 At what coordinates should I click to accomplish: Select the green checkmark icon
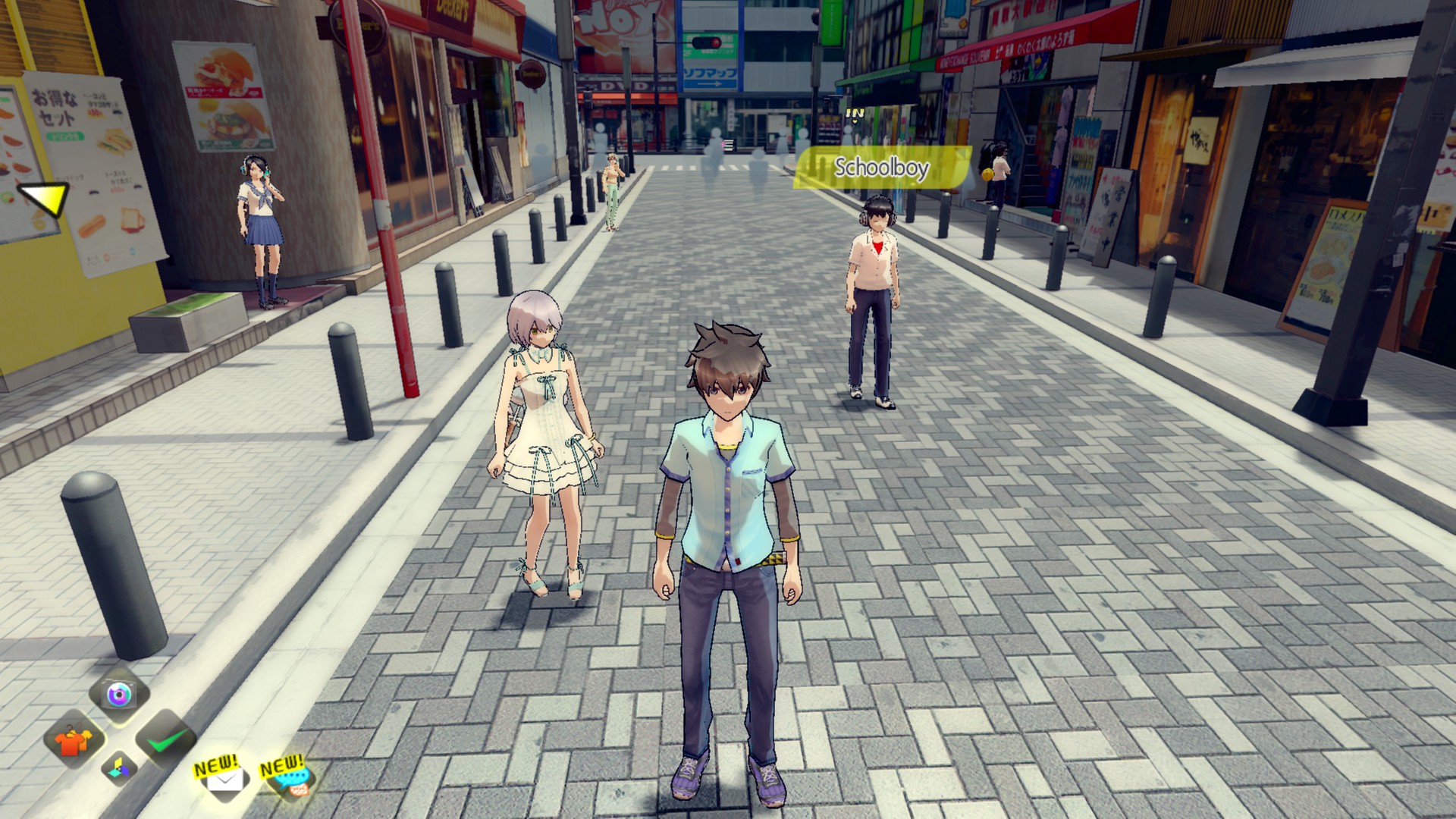tap(165, 739)
